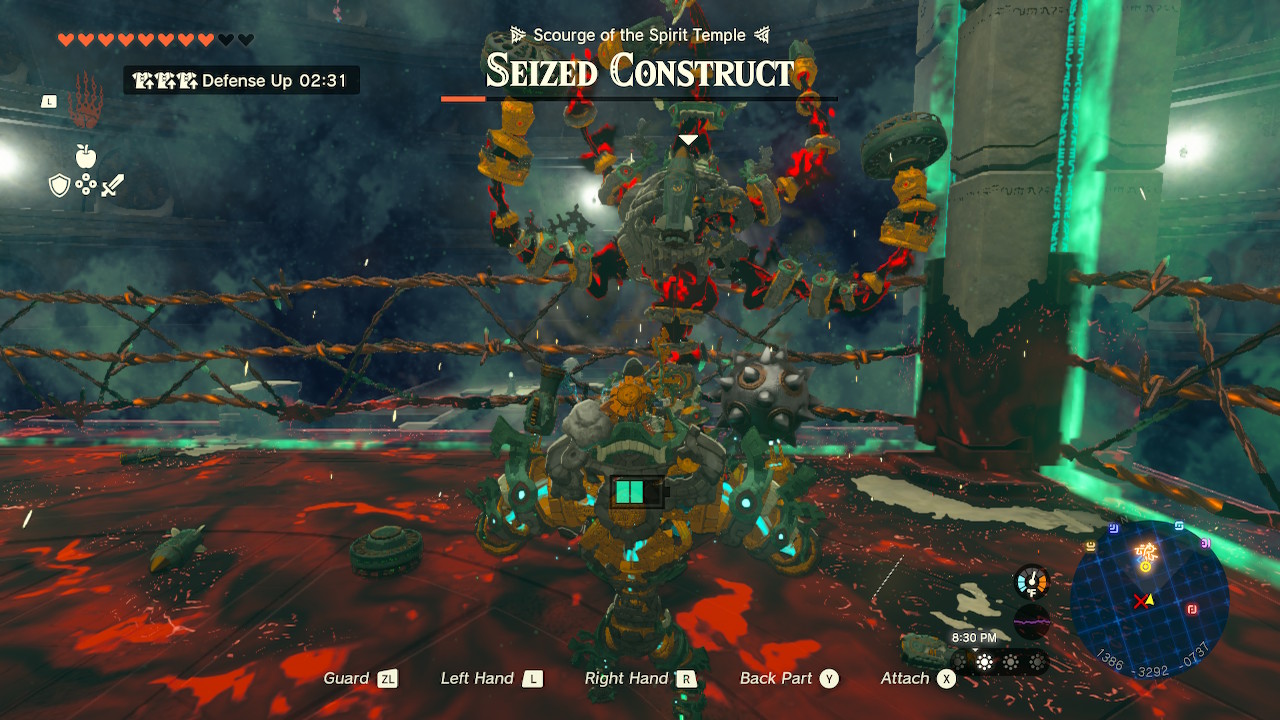Image resolution: width=1280 pixels, height=720 pixels.
Task: Click the orange glowing marker on minimap
Action: coord(1145,551)
